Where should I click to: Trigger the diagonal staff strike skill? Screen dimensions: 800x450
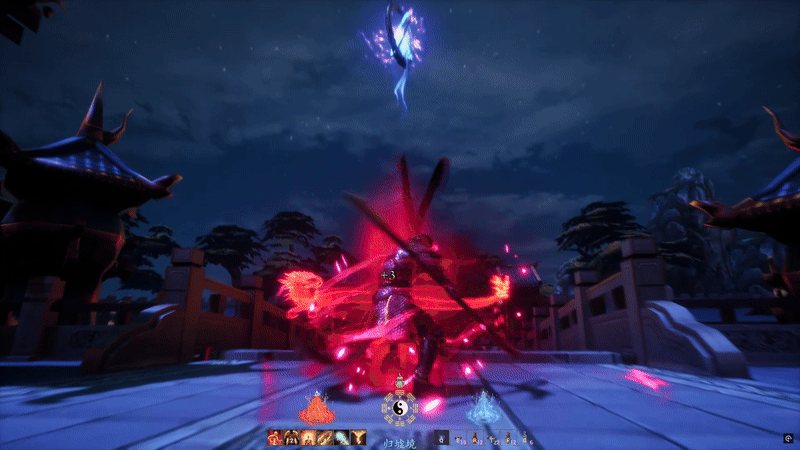324,437
